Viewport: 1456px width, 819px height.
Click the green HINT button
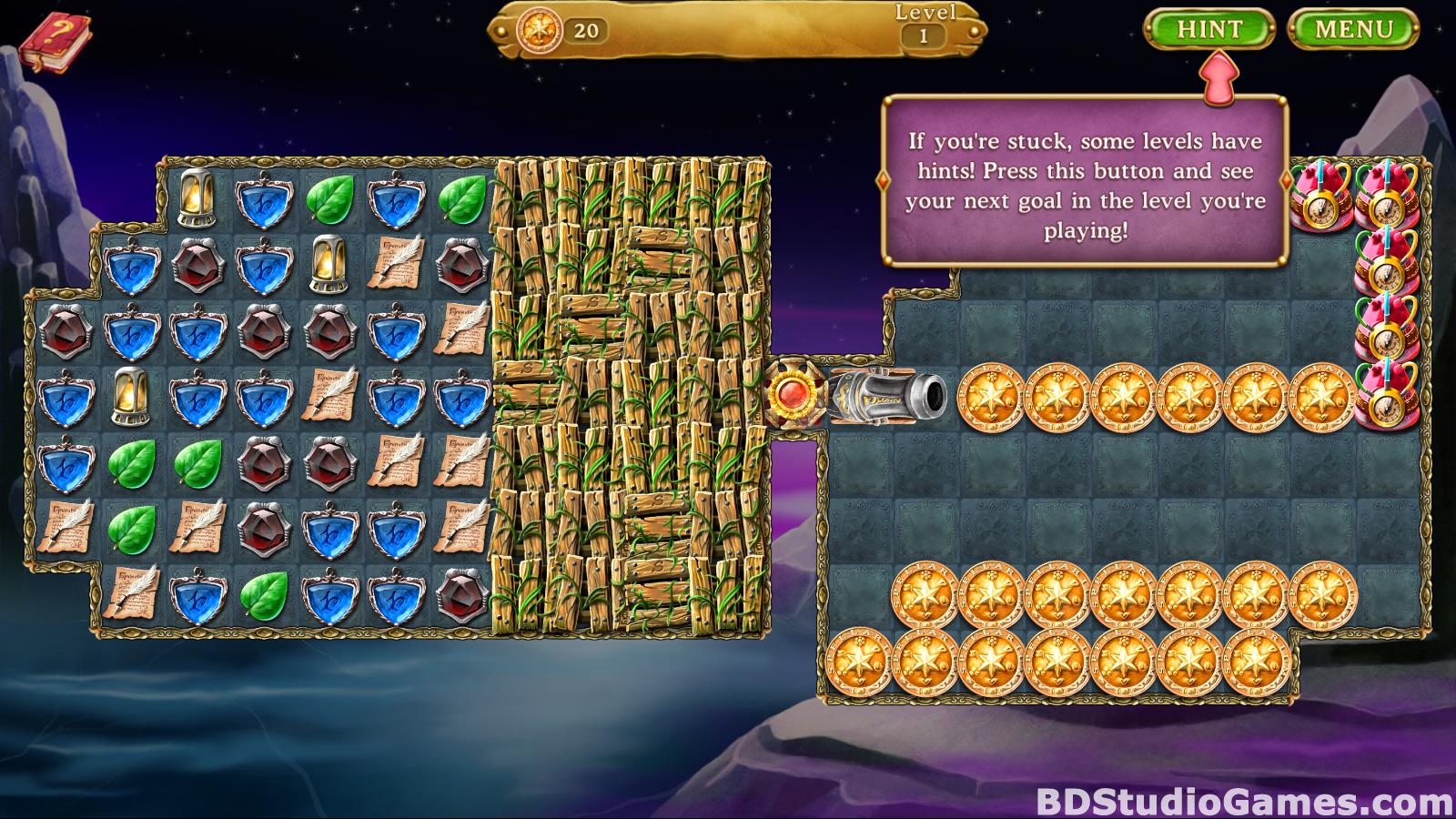1209,30
